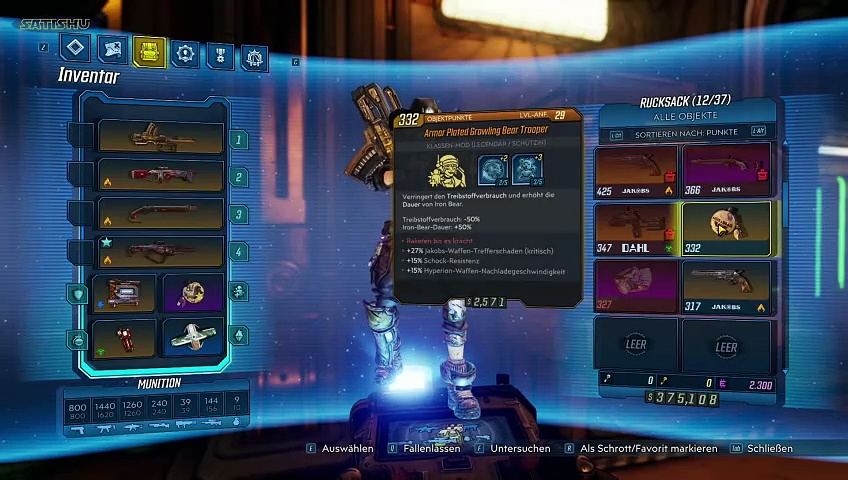Select the shotgun in weapon slot 3
Image resolution: width=848 pixels, height=480 pixels.
(160, 212)
